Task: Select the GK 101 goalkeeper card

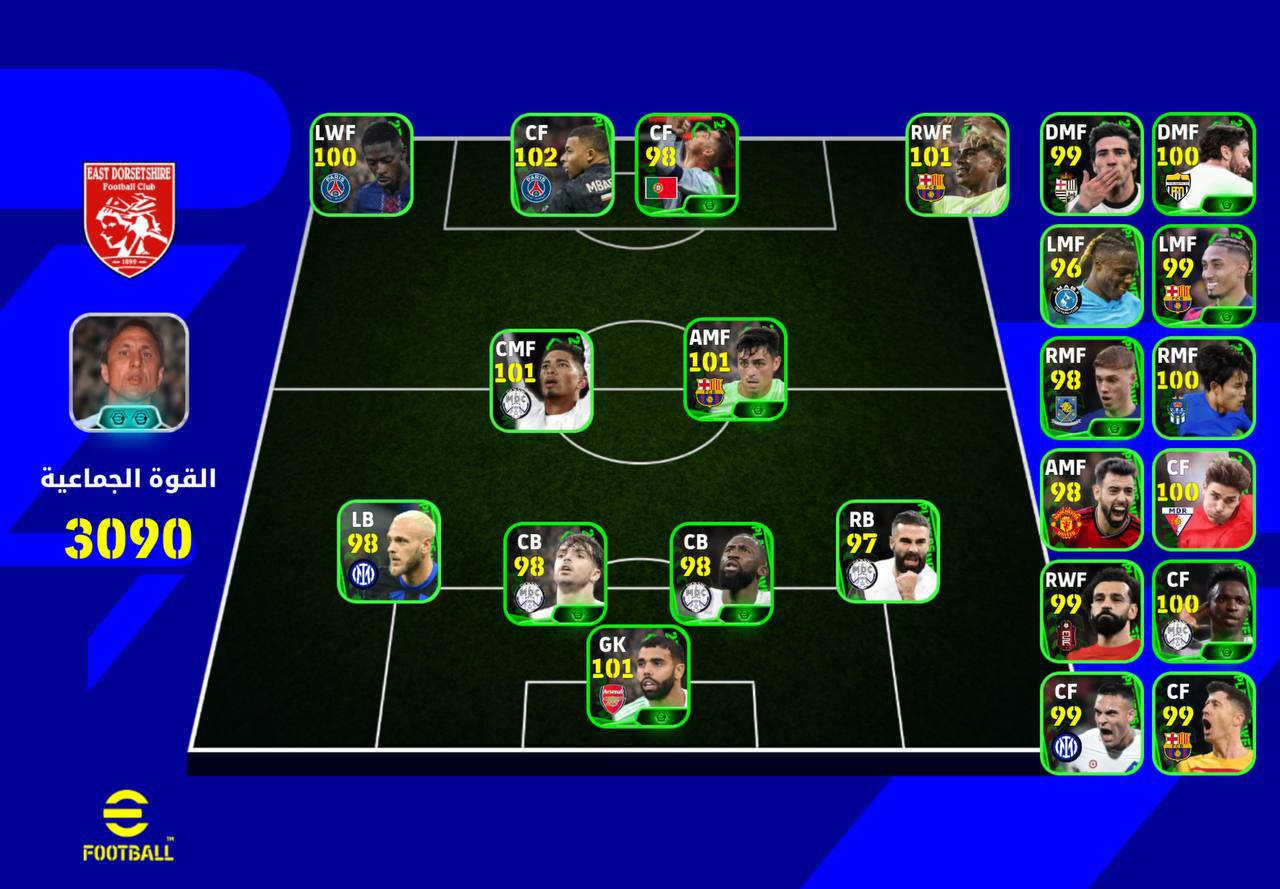Action: coord(638,676)
